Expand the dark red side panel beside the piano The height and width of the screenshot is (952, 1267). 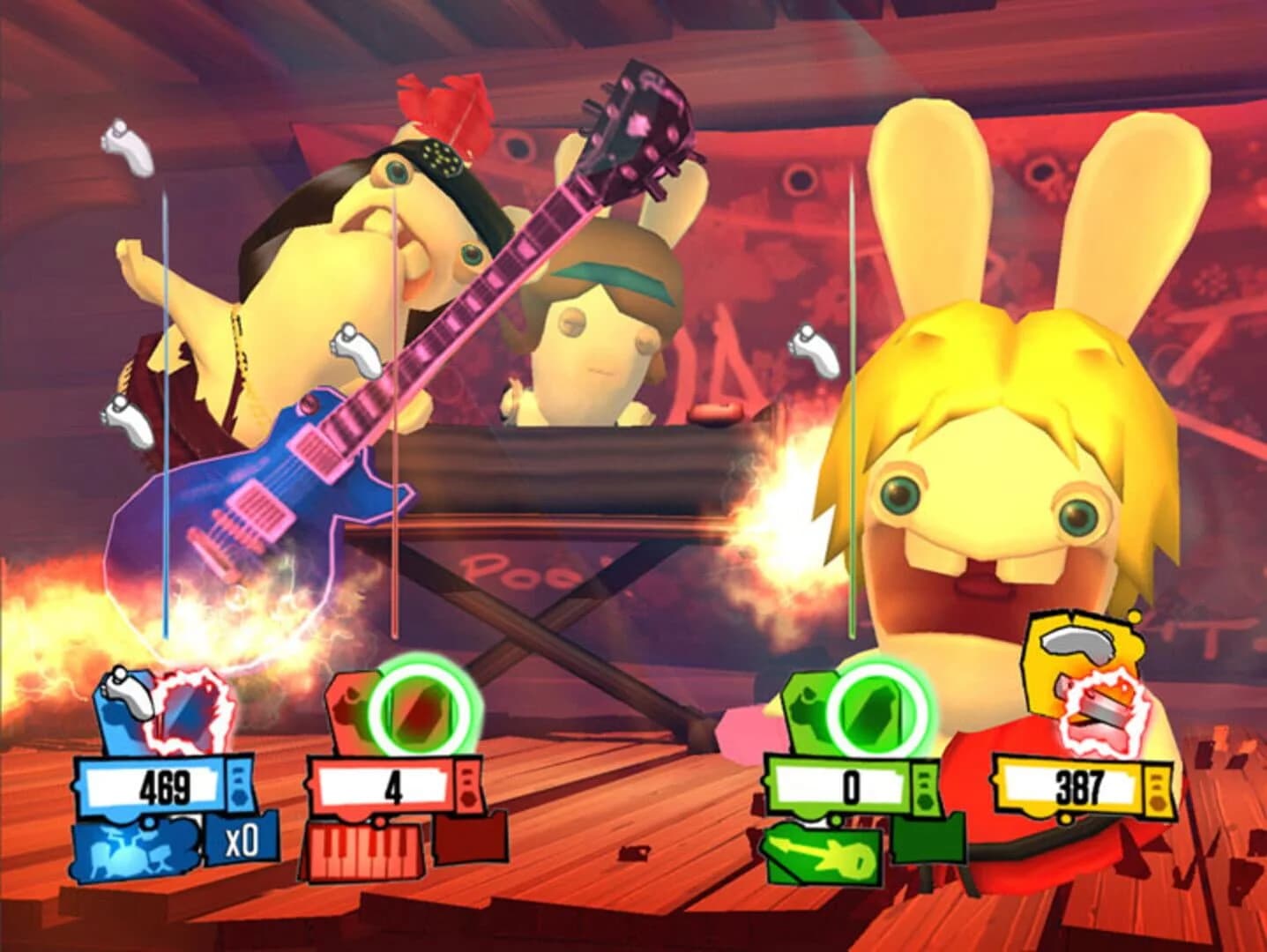[469, 842]
